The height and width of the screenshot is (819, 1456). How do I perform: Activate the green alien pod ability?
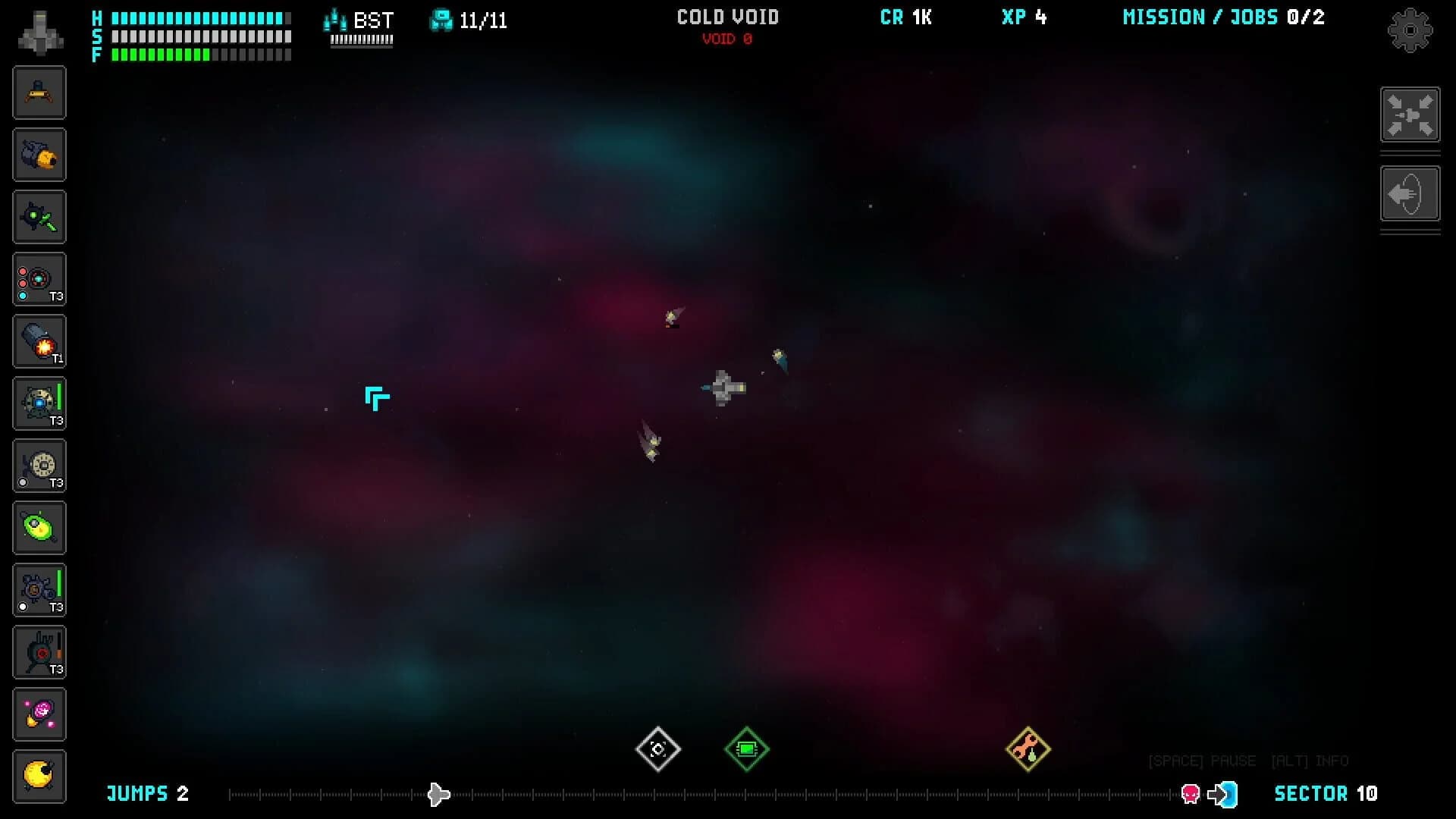click(39, 527)
